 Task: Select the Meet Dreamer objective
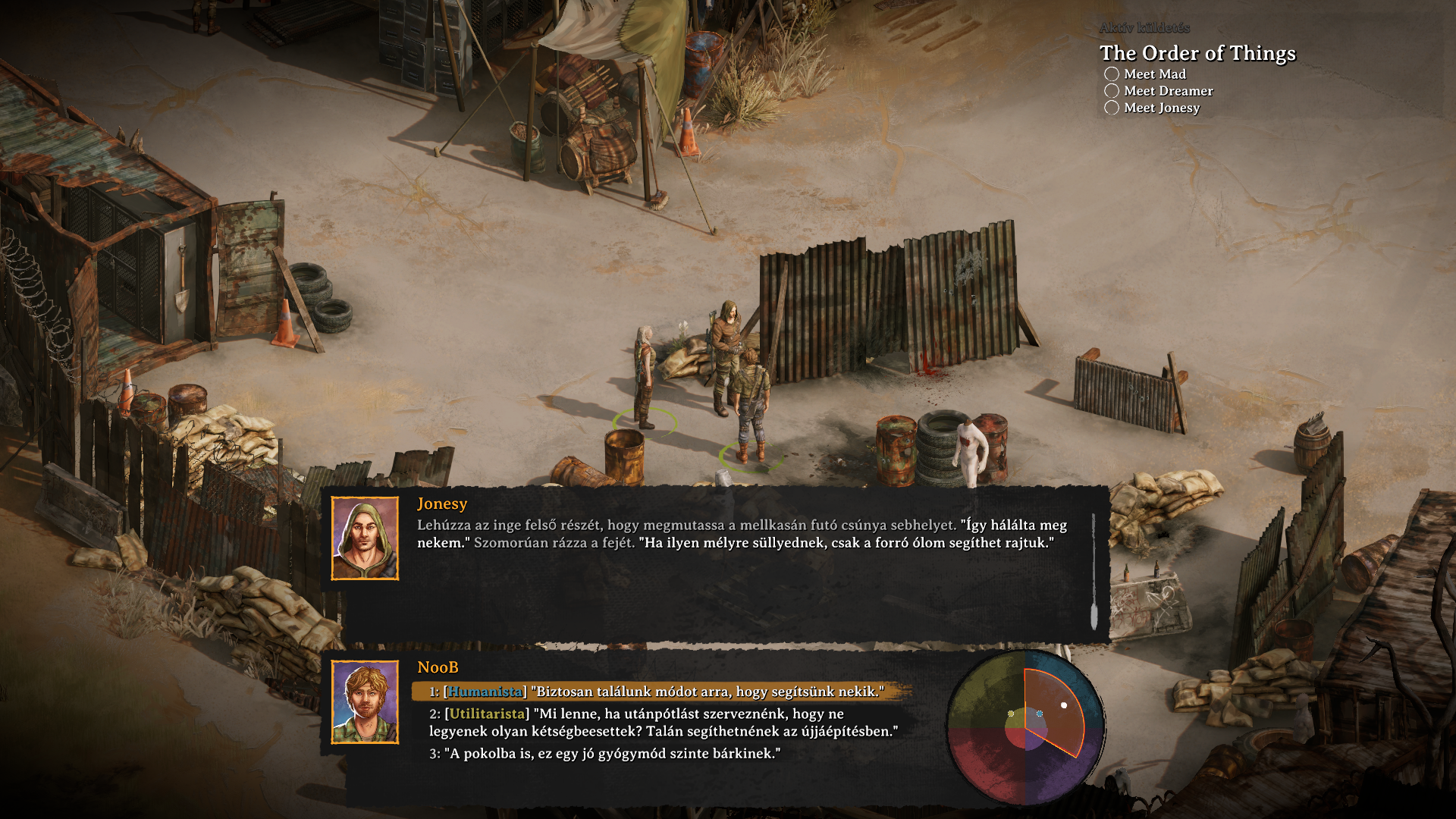[x=1168, y=91]
